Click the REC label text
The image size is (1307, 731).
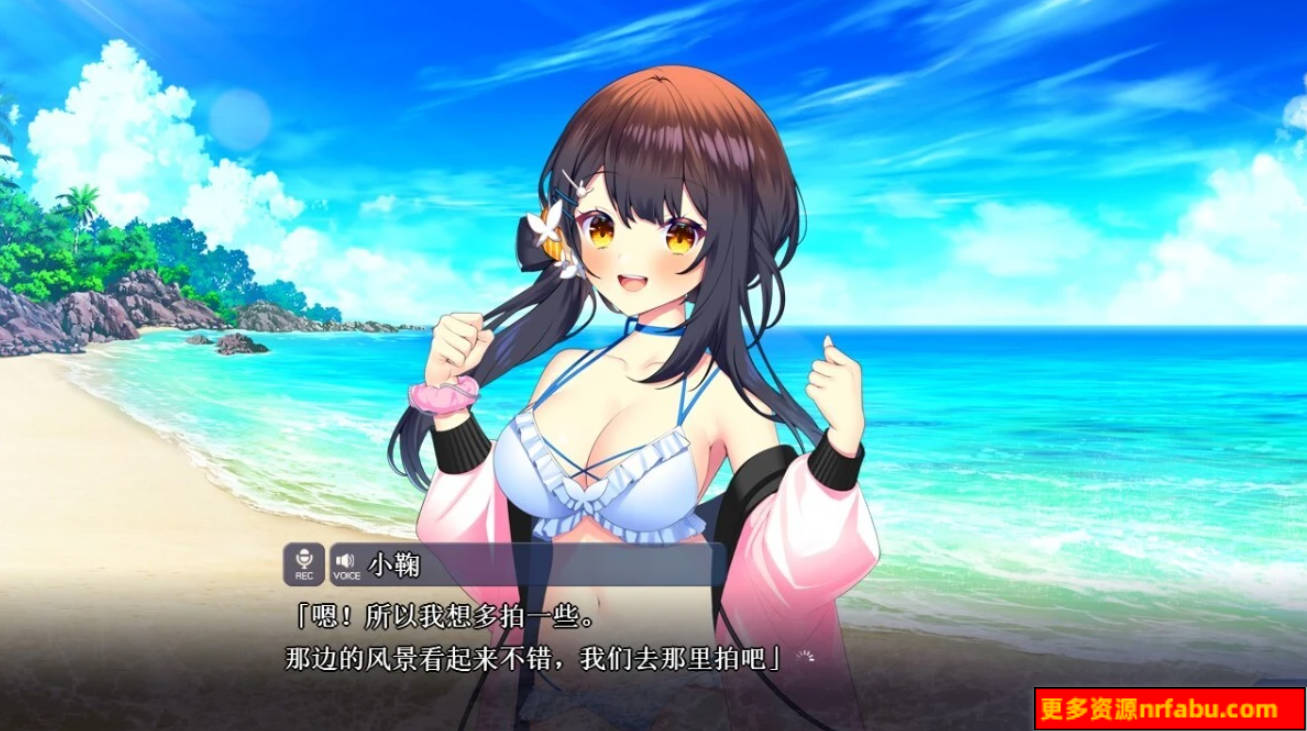[x=304, y=575]
